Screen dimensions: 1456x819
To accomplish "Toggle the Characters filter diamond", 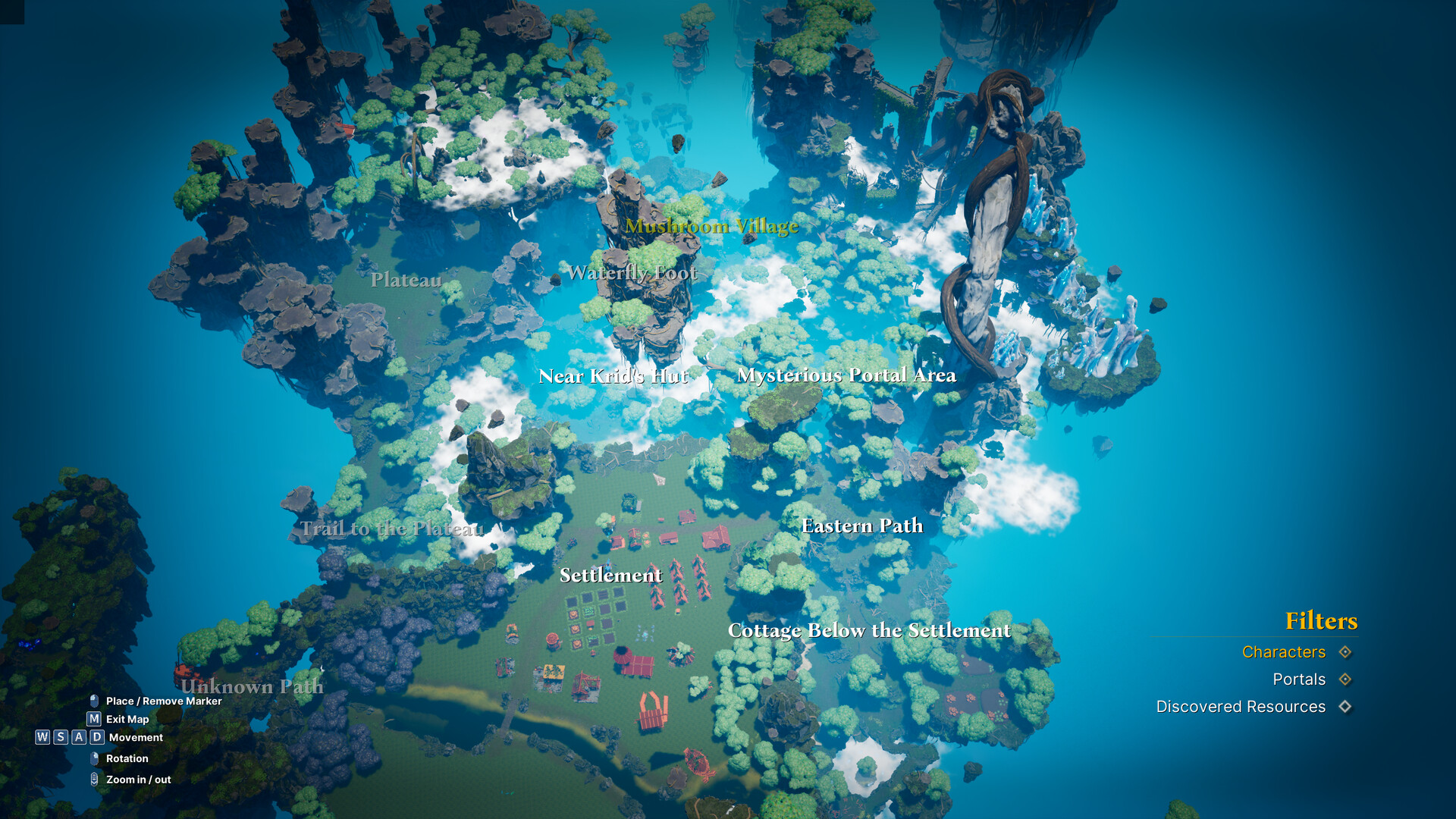I will click(1346, 652).
